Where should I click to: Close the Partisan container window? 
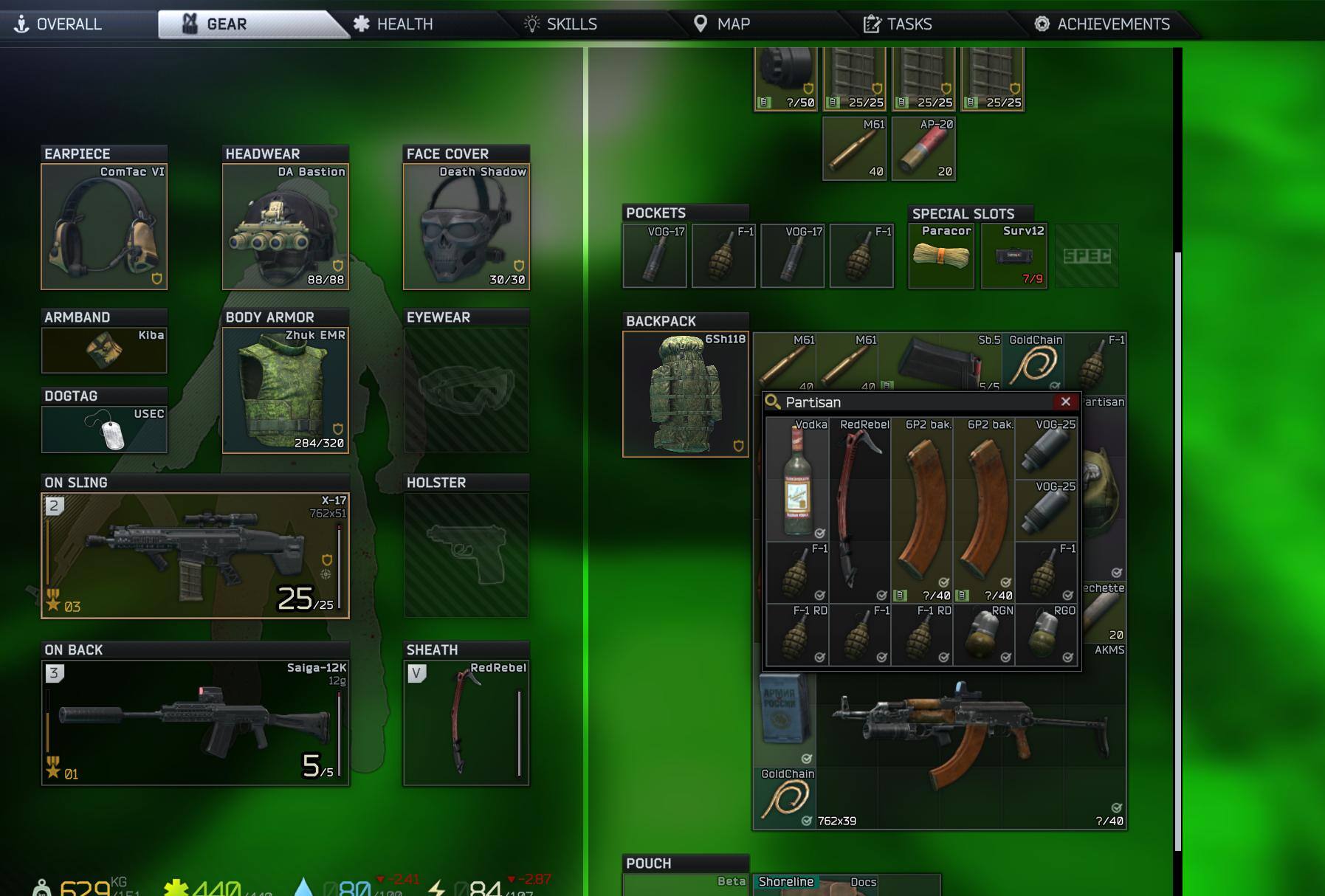[x=1065, y=402]
